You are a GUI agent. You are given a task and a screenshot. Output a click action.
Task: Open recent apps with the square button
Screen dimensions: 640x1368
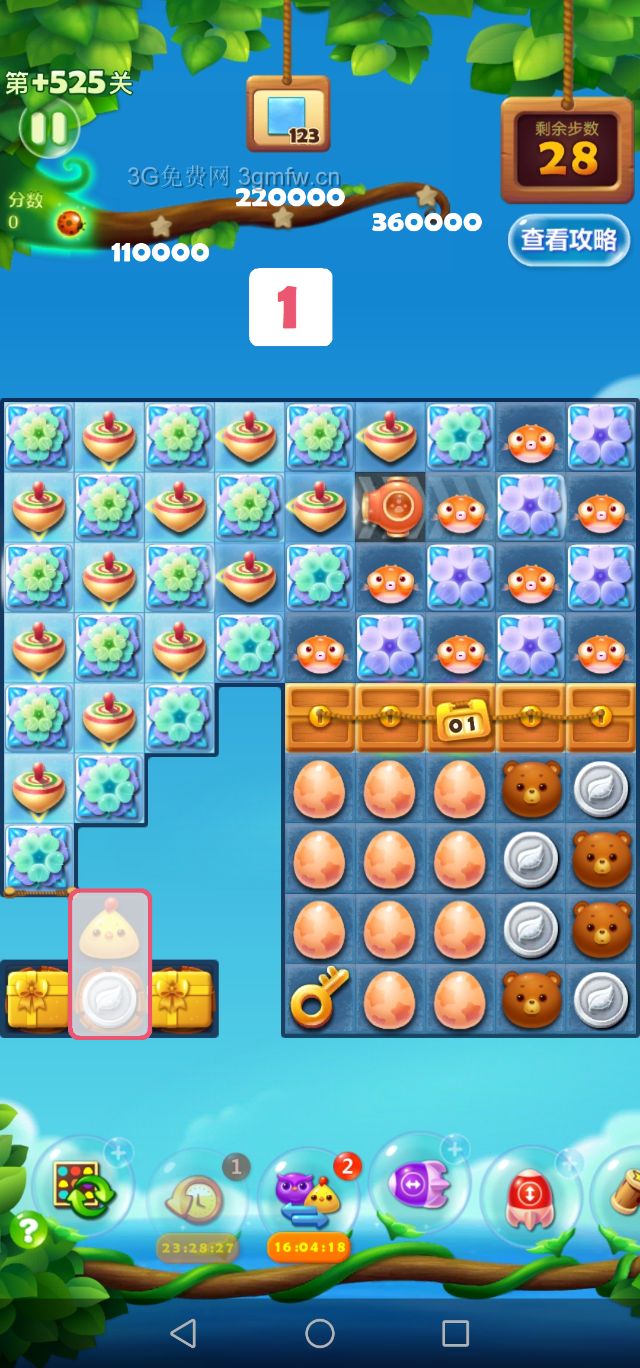click(455, 1332)
